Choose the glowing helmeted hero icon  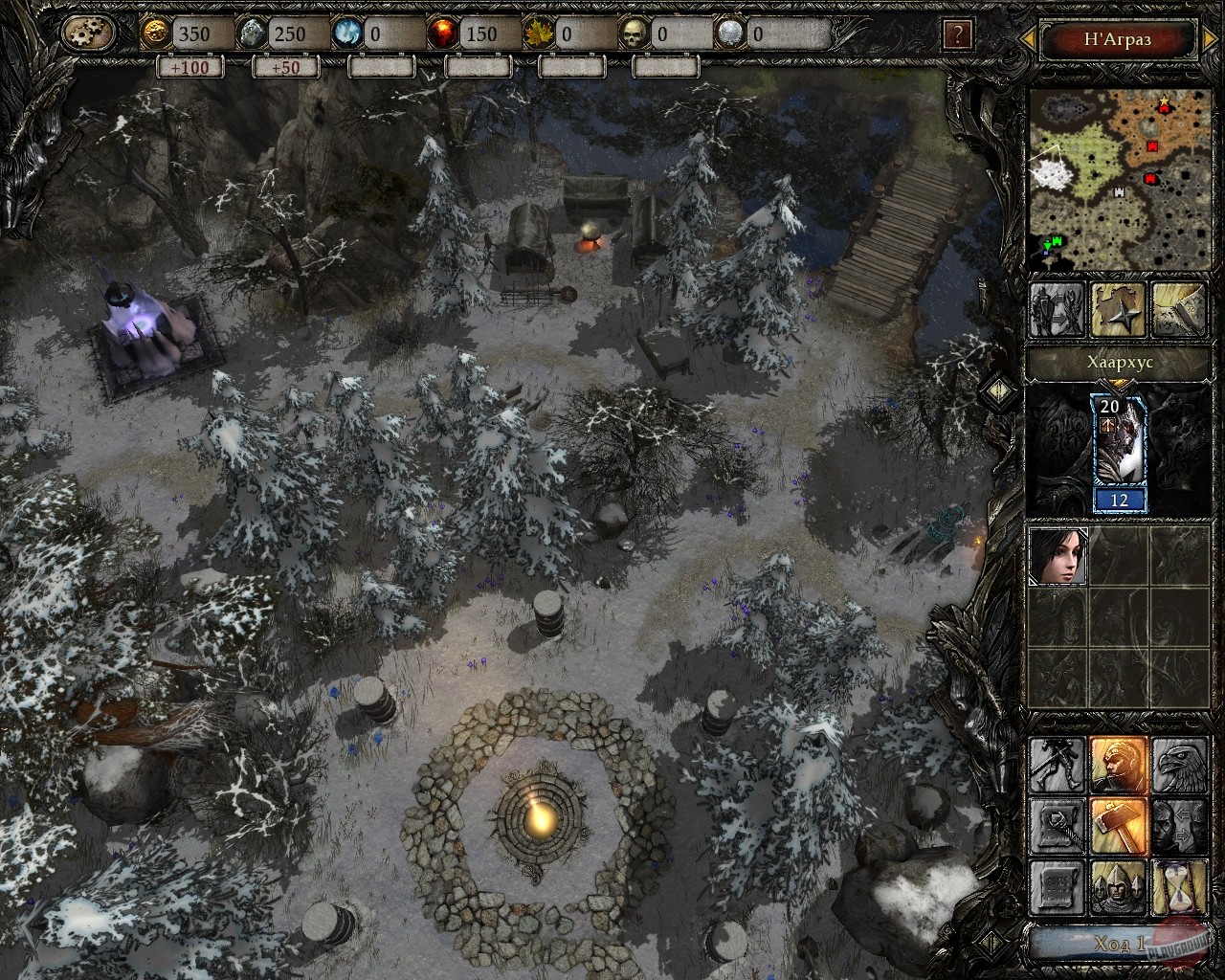click(x=1118, y=765)
